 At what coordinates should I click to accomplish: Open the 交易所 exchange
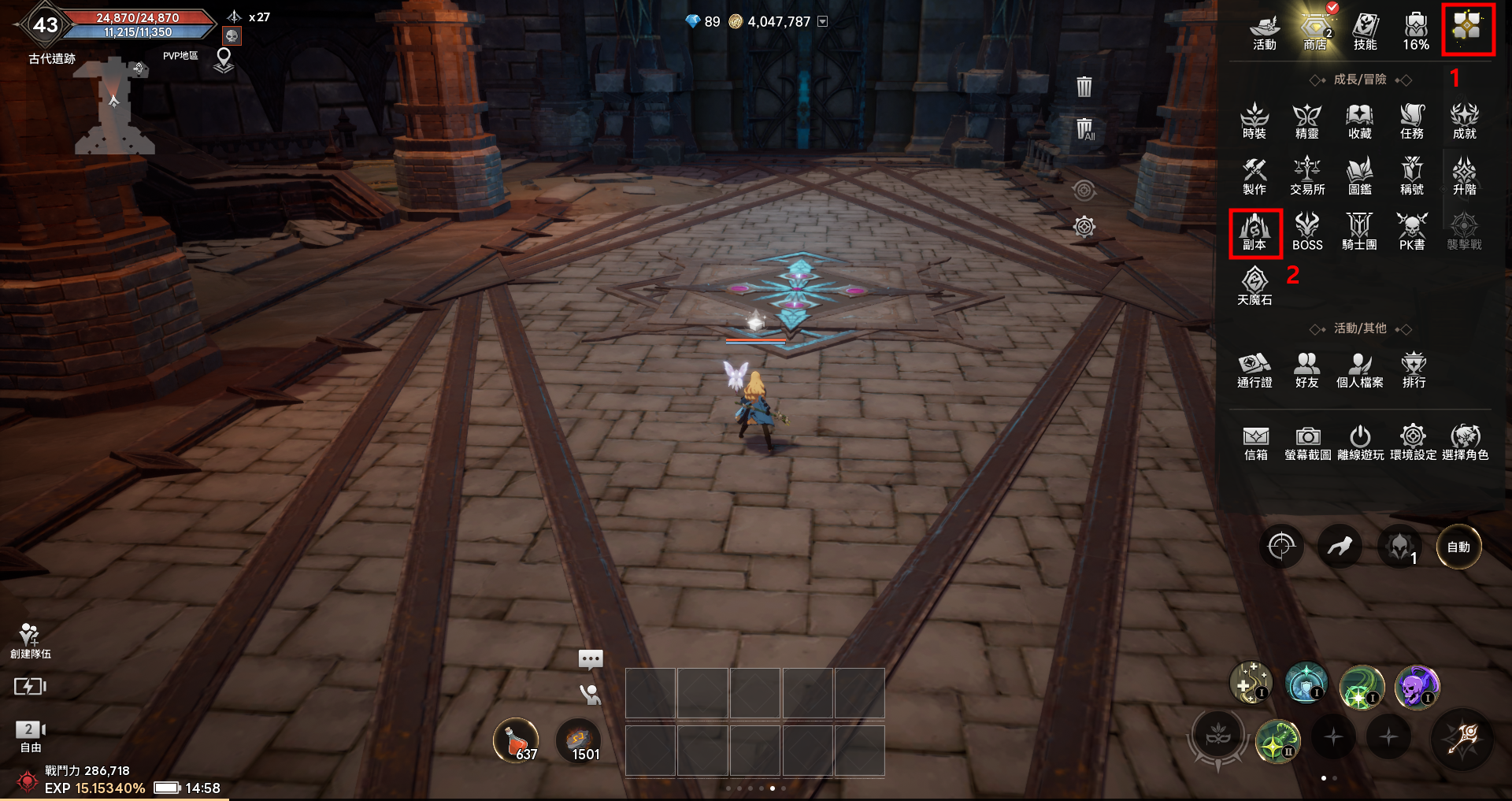click(1307, 176)
